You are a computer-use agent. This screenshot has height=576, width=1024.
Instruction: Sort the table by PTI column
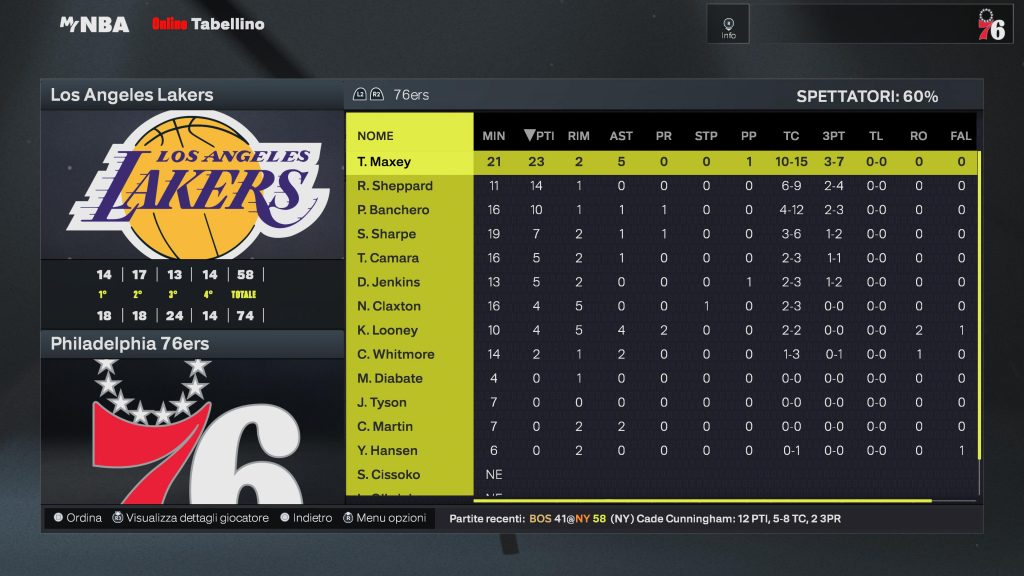click(539, 136)
